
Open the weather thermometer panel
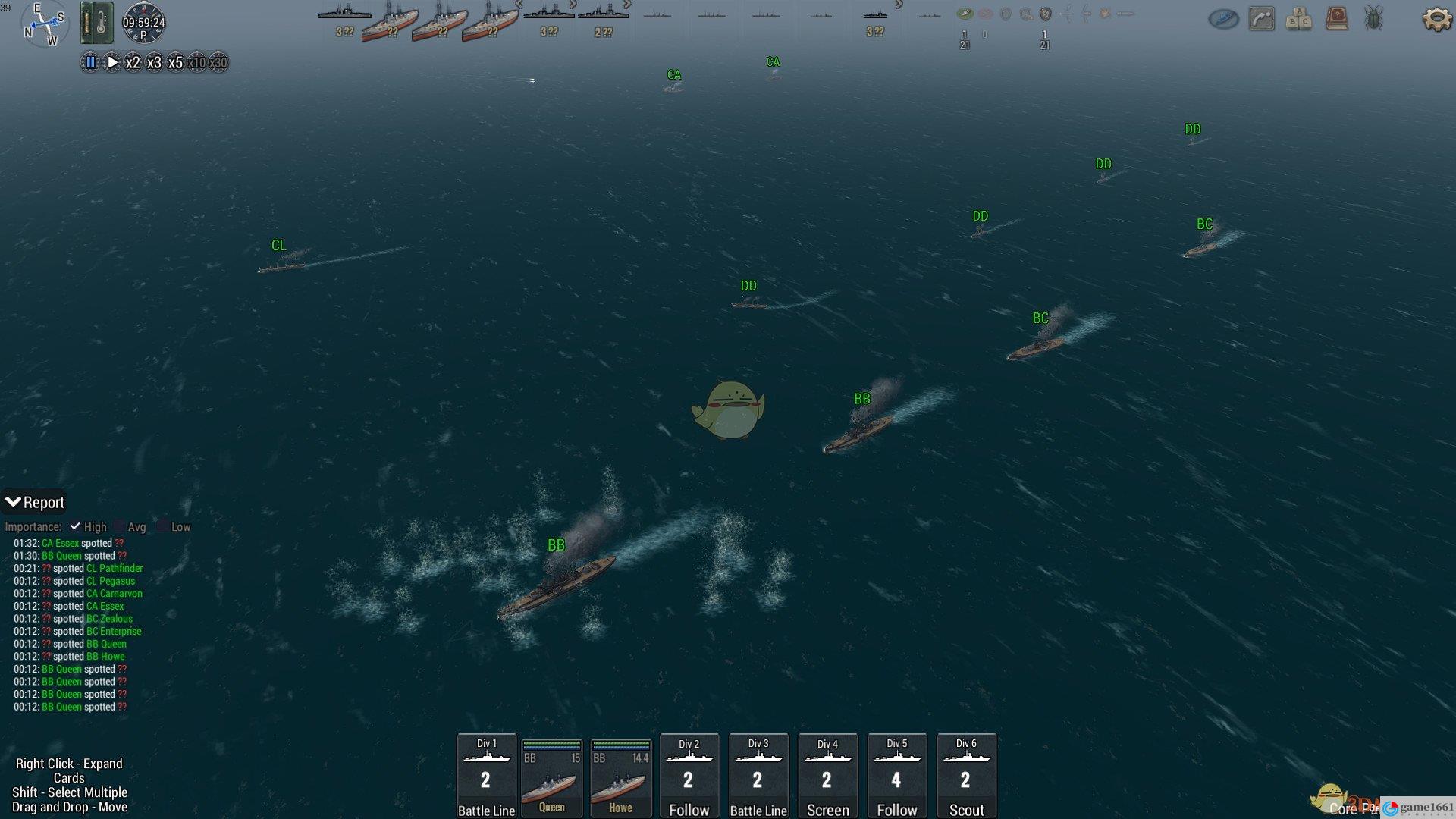point(96,22)
